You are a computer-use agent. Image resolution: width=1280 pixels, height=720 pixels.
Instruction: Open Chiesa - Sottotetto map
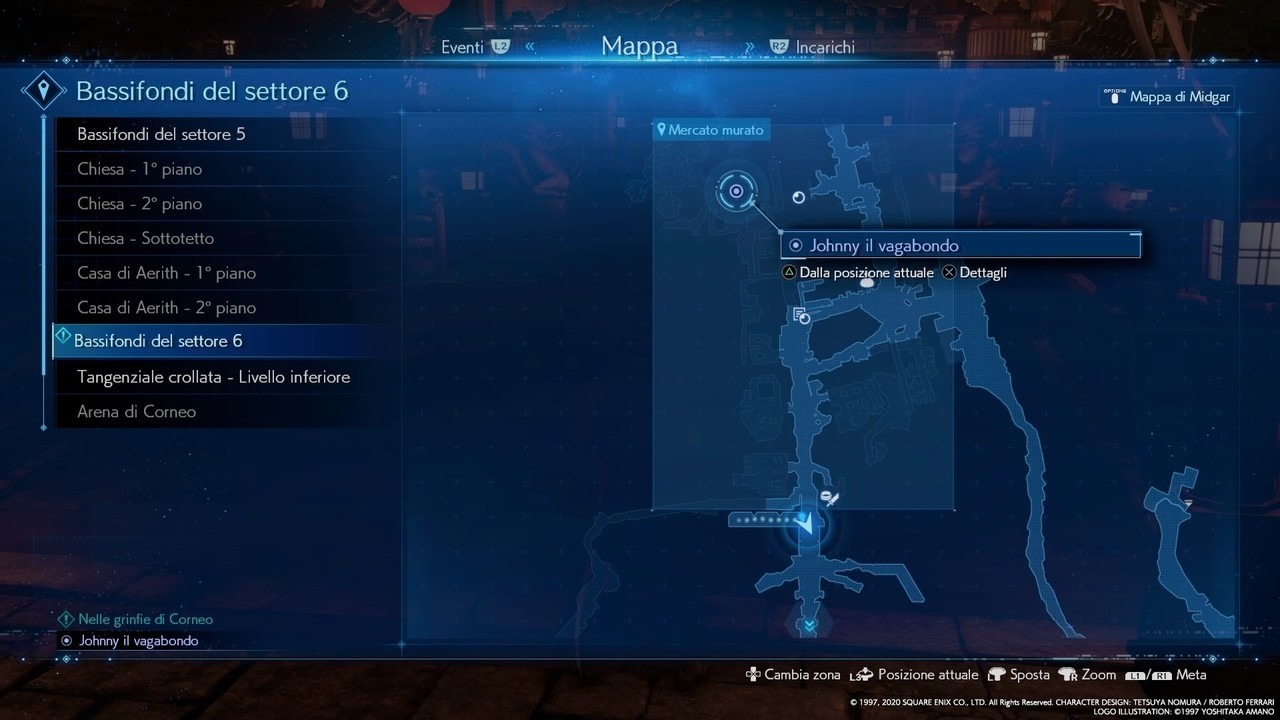tap(145, 238)
